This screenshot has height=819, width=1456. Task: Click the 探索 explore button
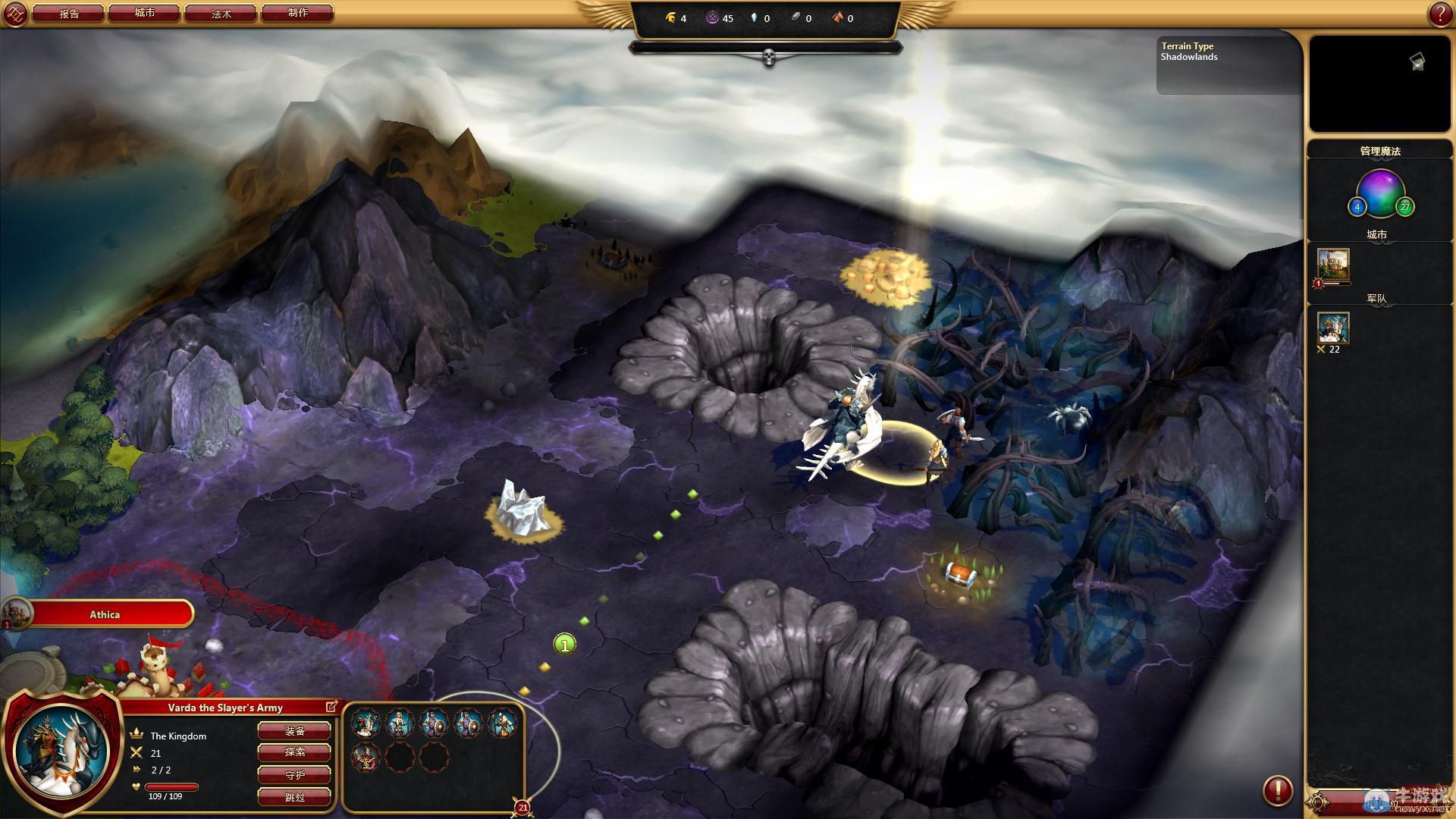pyautogui.click(x=294, y=752)
